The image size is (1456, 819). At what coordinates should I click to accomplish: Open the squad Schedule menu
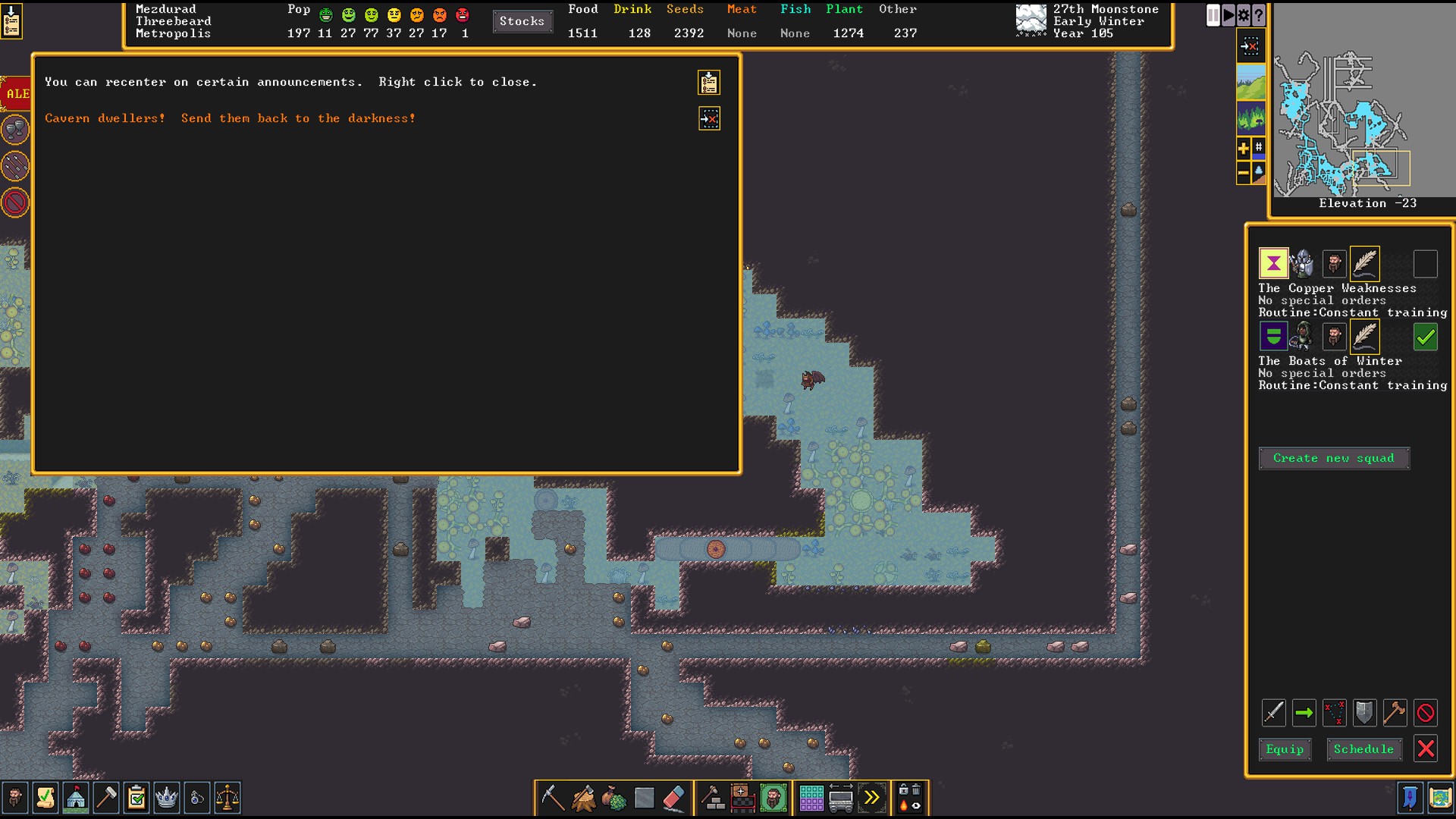(1363, 749)
